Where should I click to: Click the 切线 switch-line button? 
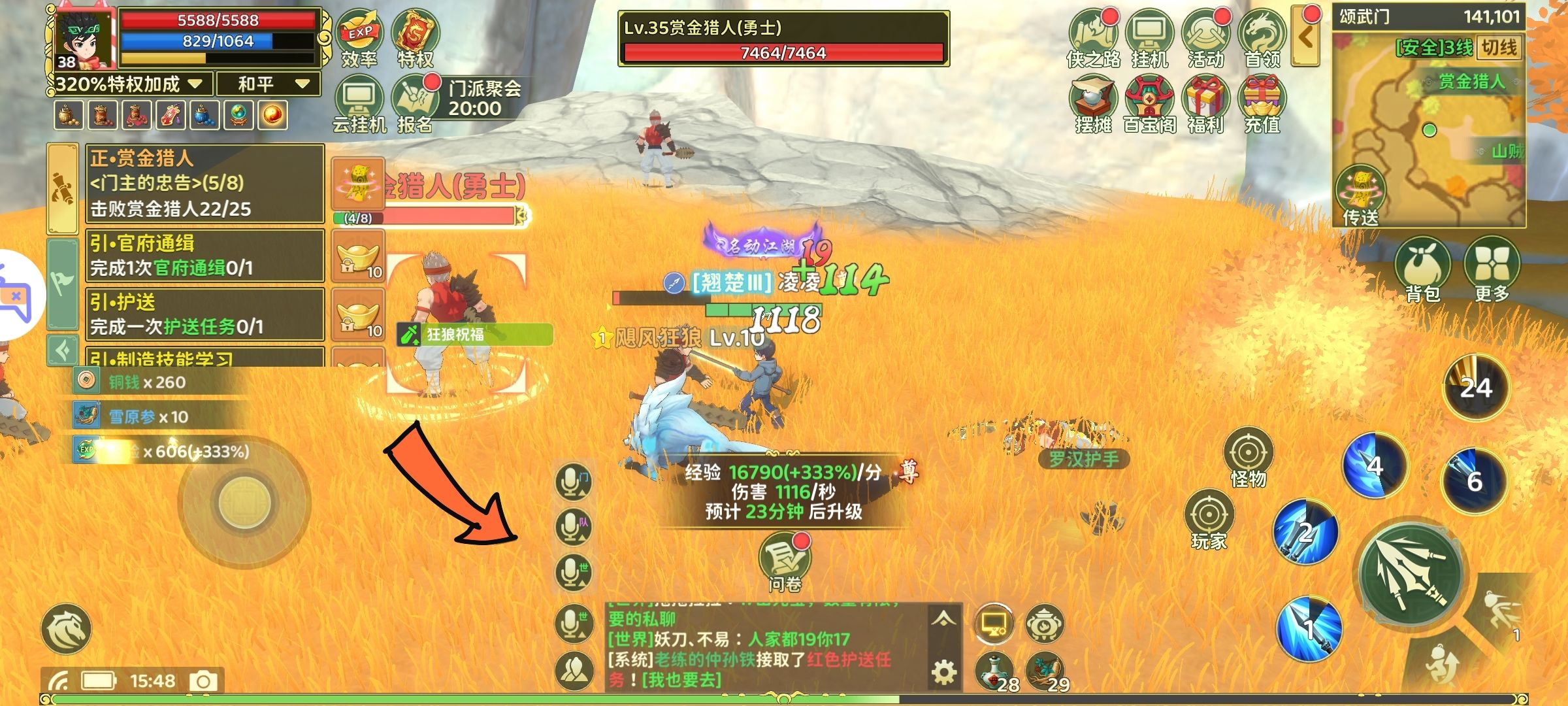1499,48
